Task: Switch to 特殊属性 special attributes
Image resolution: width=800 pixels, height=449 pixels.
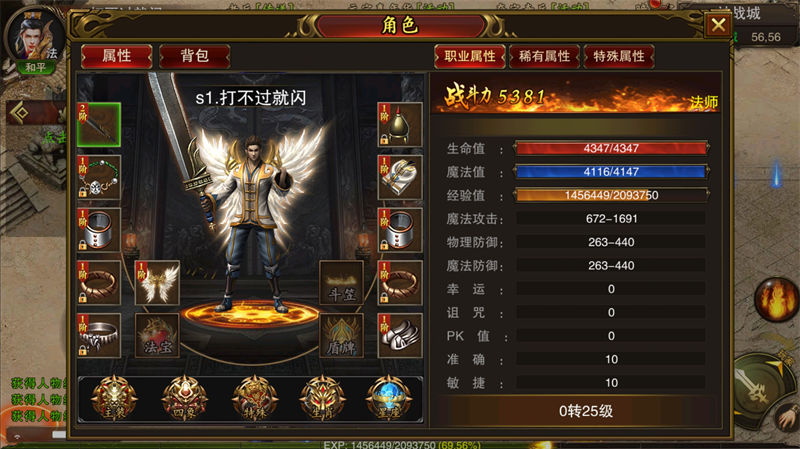Action: [x=619, y=56]
